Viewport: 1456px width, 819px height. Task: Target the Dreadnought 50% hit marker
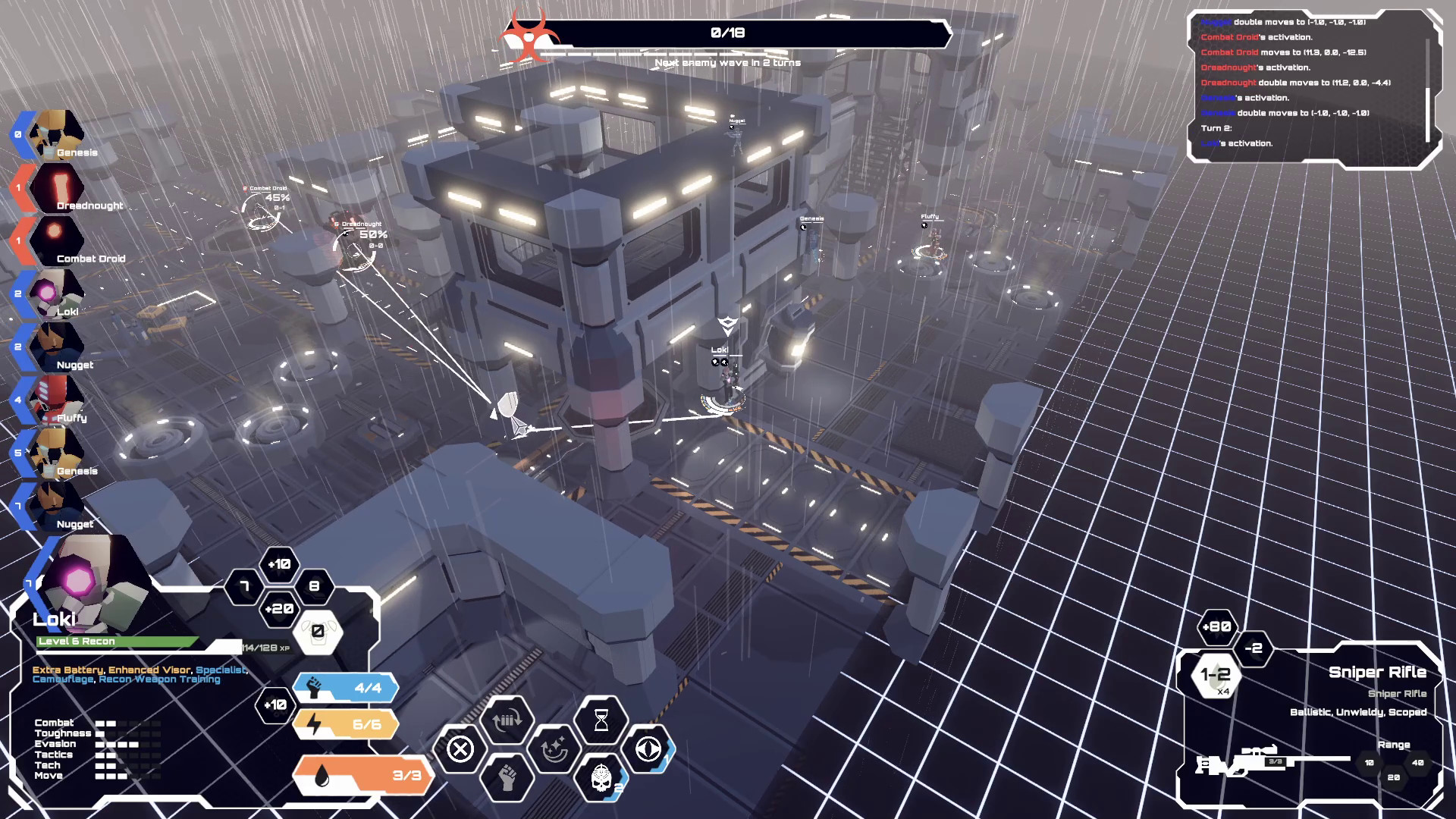pyautogui.click(x=355, y=246)
